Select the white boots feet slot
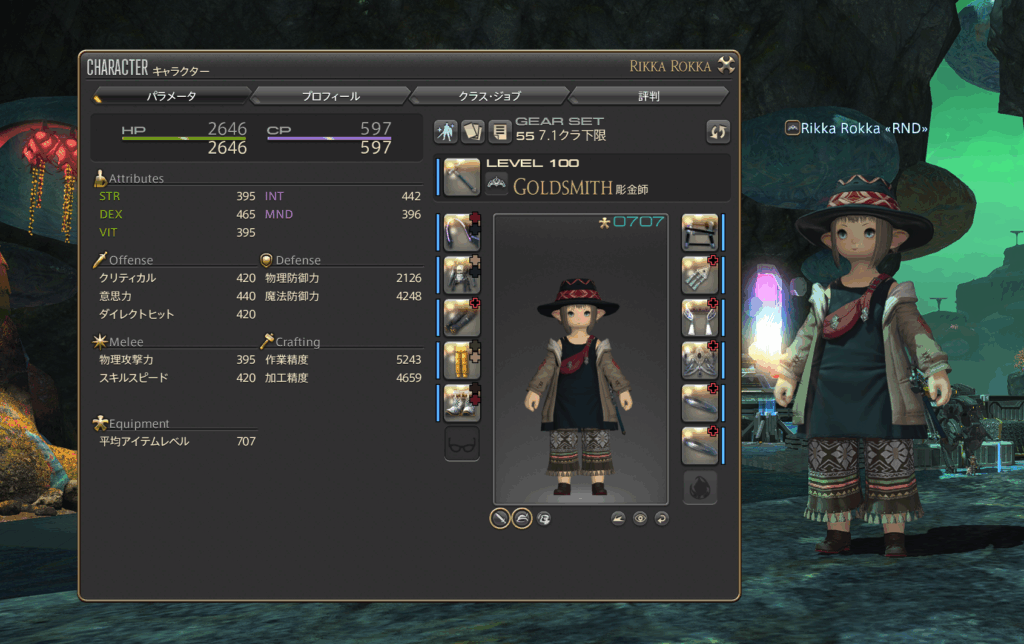1024x644 pixels. pos(462,402)
